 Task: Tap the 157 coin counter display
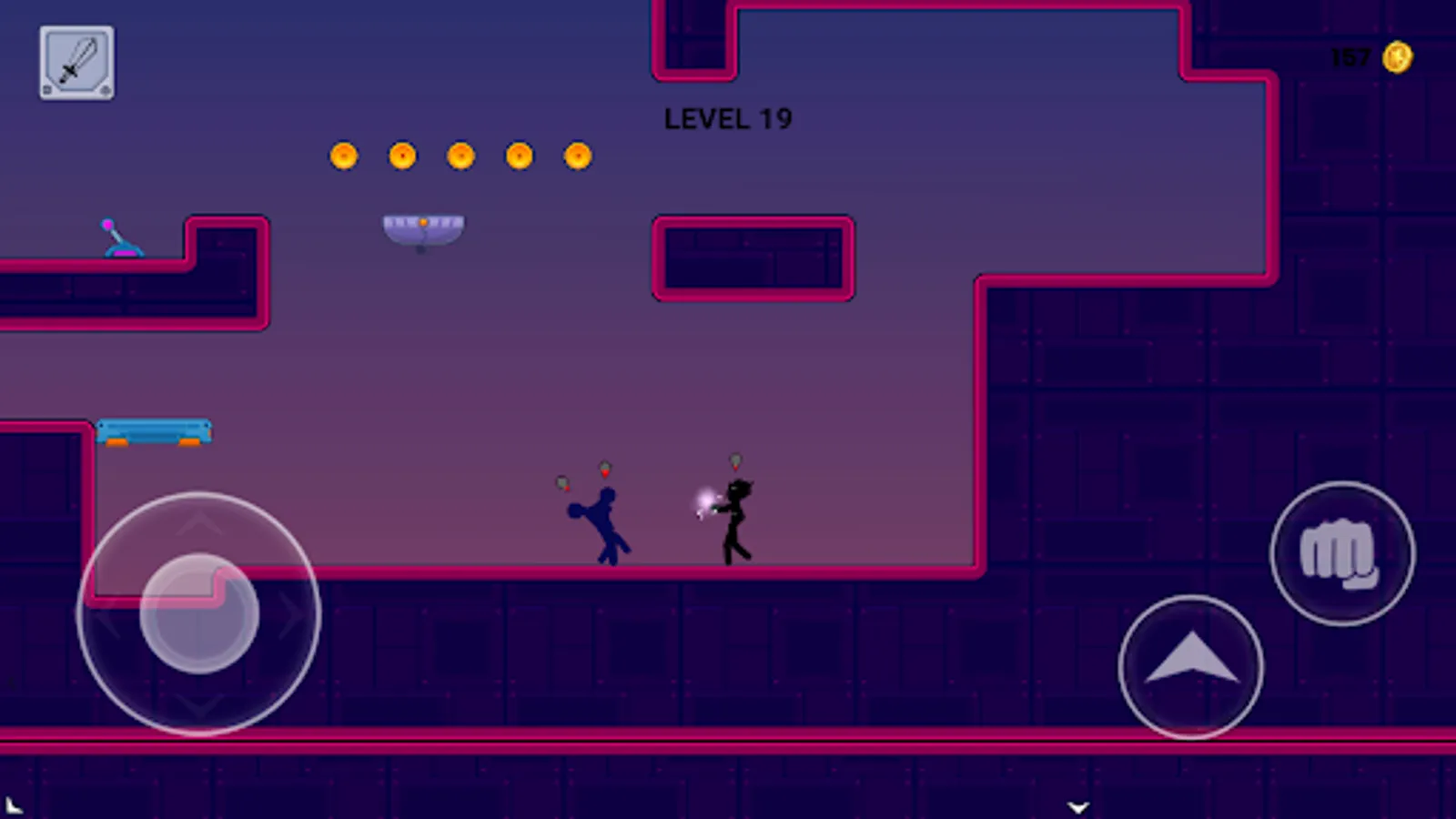1350,57
